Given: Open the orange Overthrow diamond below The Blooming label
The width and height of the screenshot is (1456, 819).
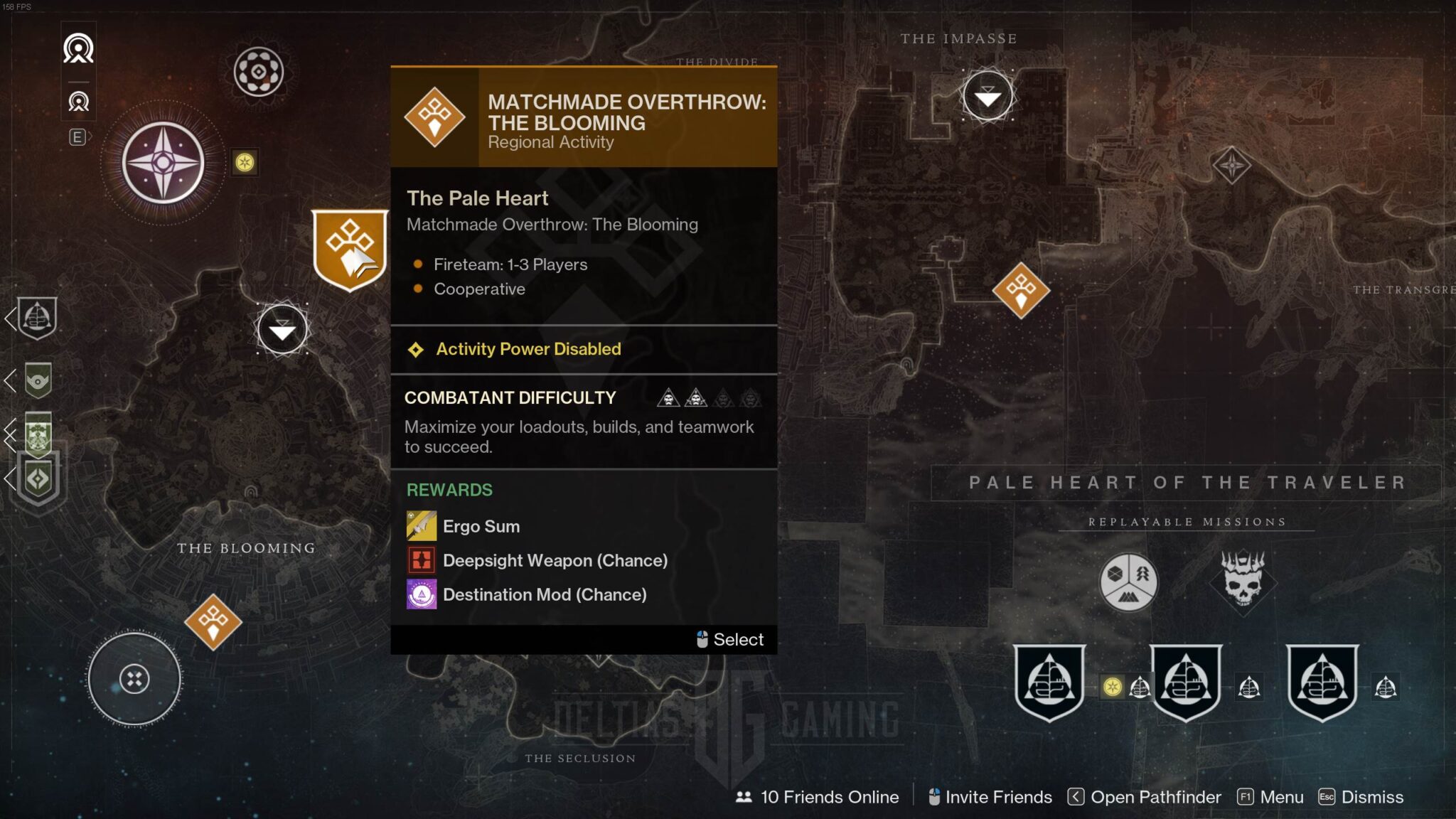Looking at the screenshot, I should (213, 622).
